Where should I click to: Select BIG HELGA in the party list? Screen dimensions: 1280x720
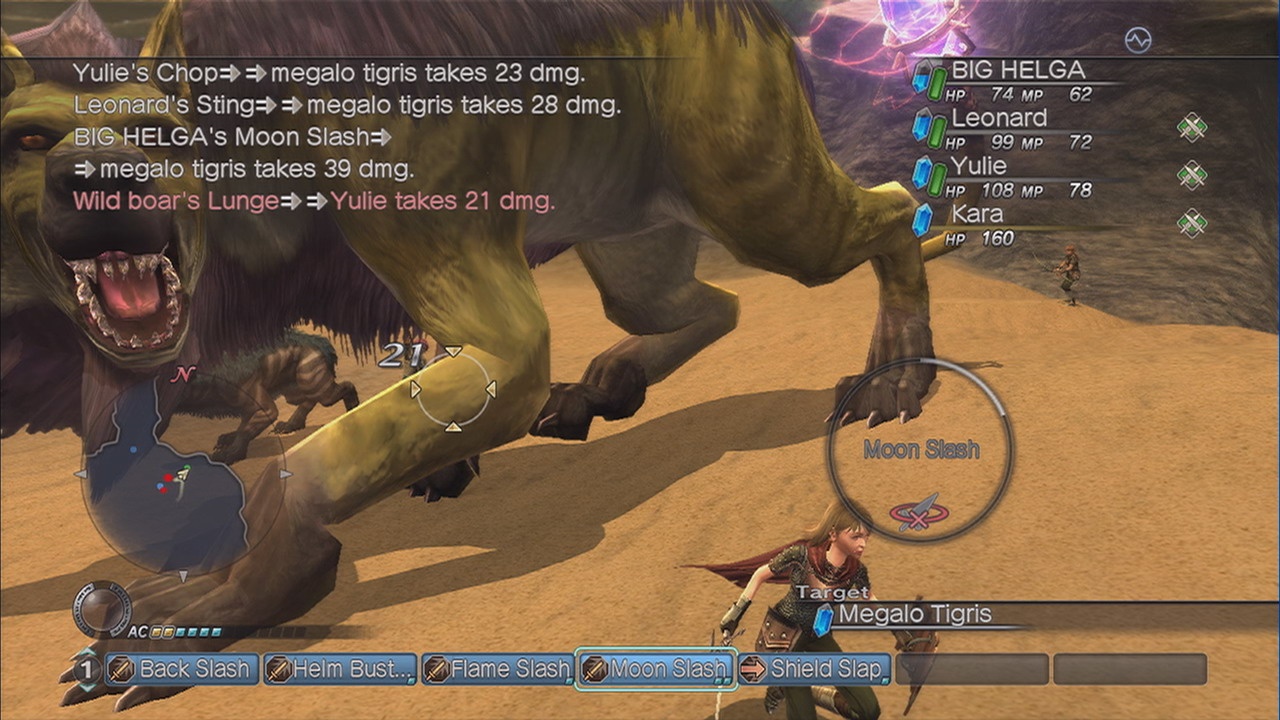[1017, 70]
